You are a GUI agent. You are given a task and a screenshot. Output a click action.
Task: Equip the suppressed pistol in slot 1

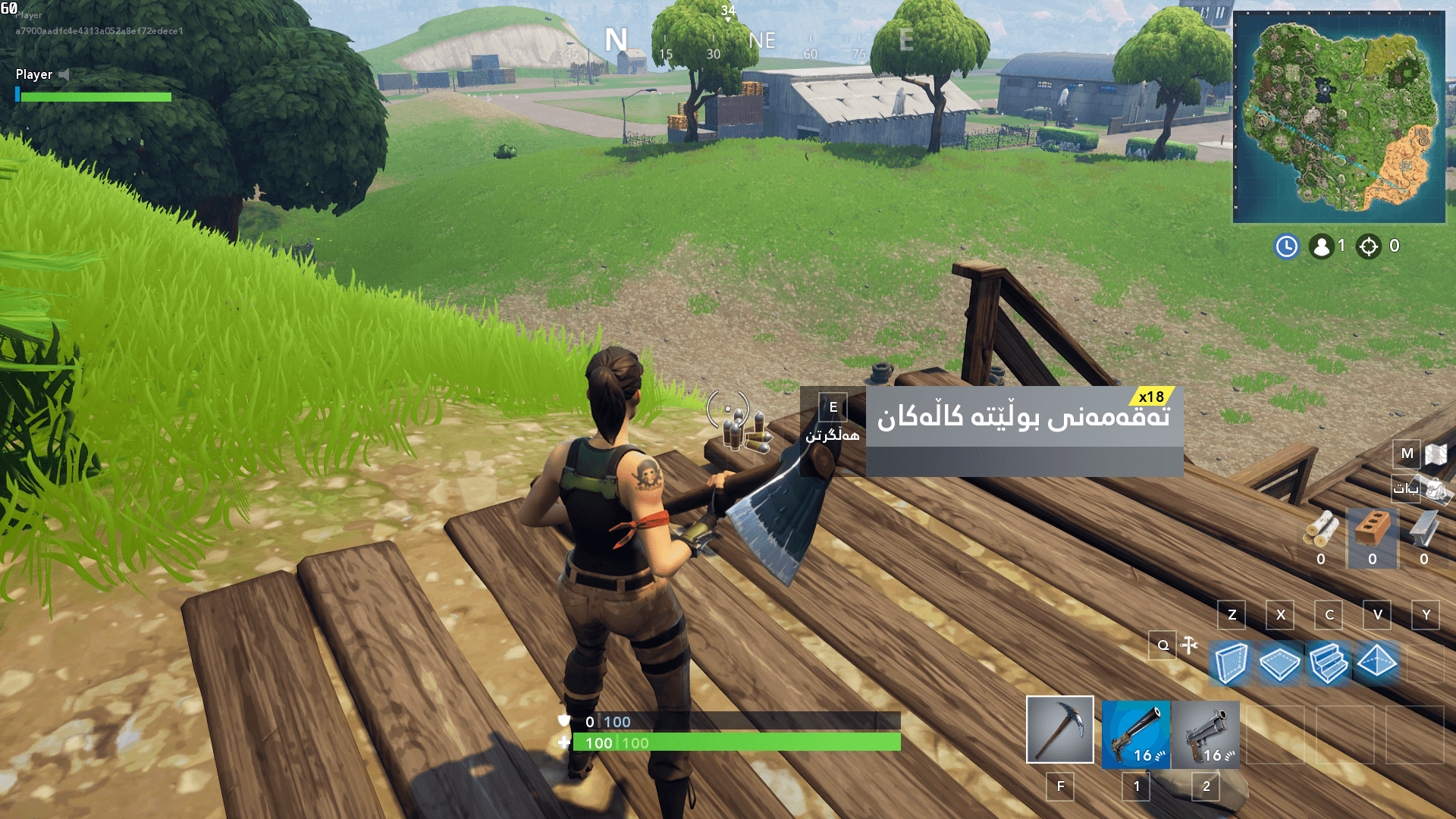1135,736
